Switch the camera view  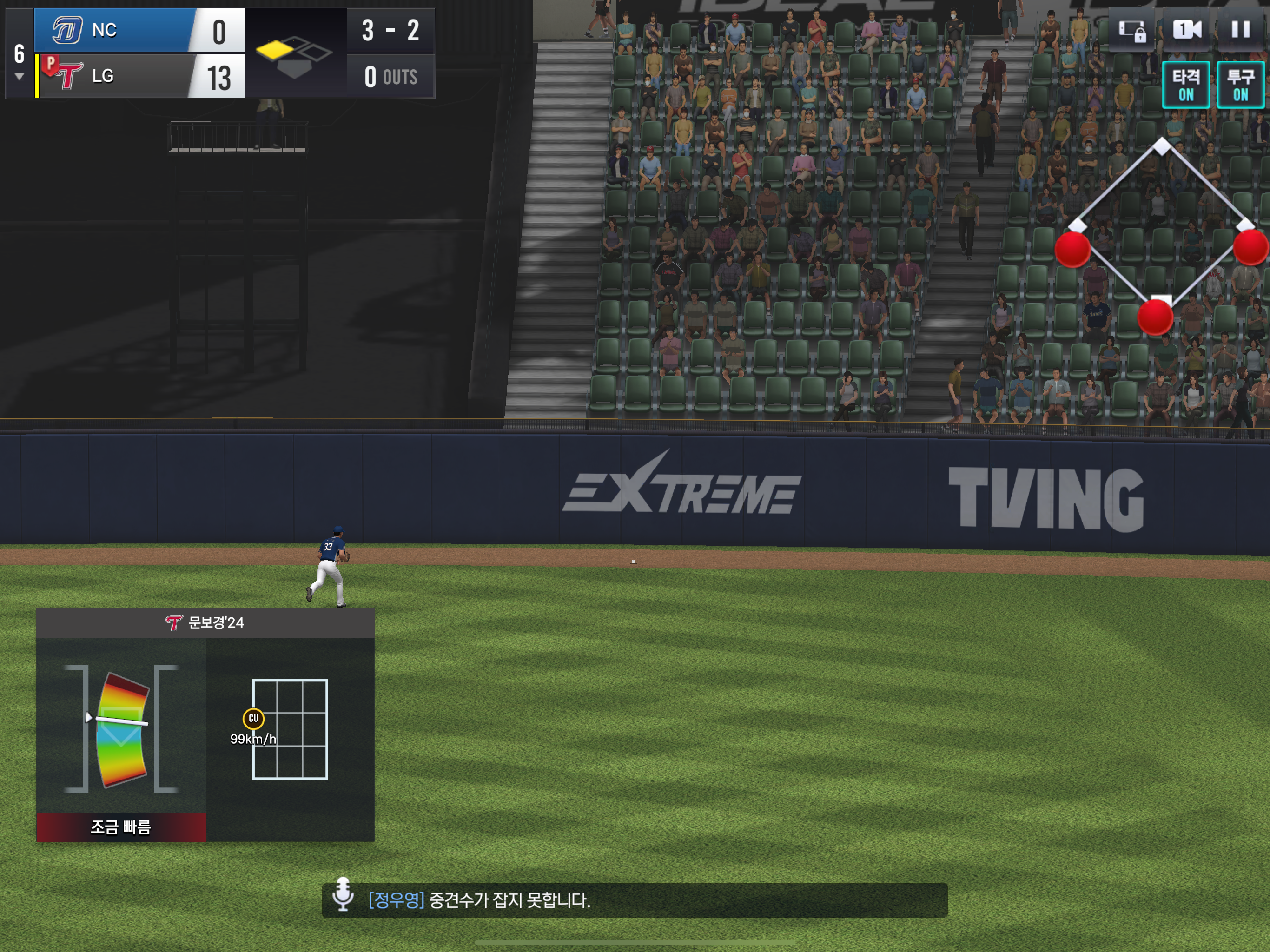click(1186, 30)
